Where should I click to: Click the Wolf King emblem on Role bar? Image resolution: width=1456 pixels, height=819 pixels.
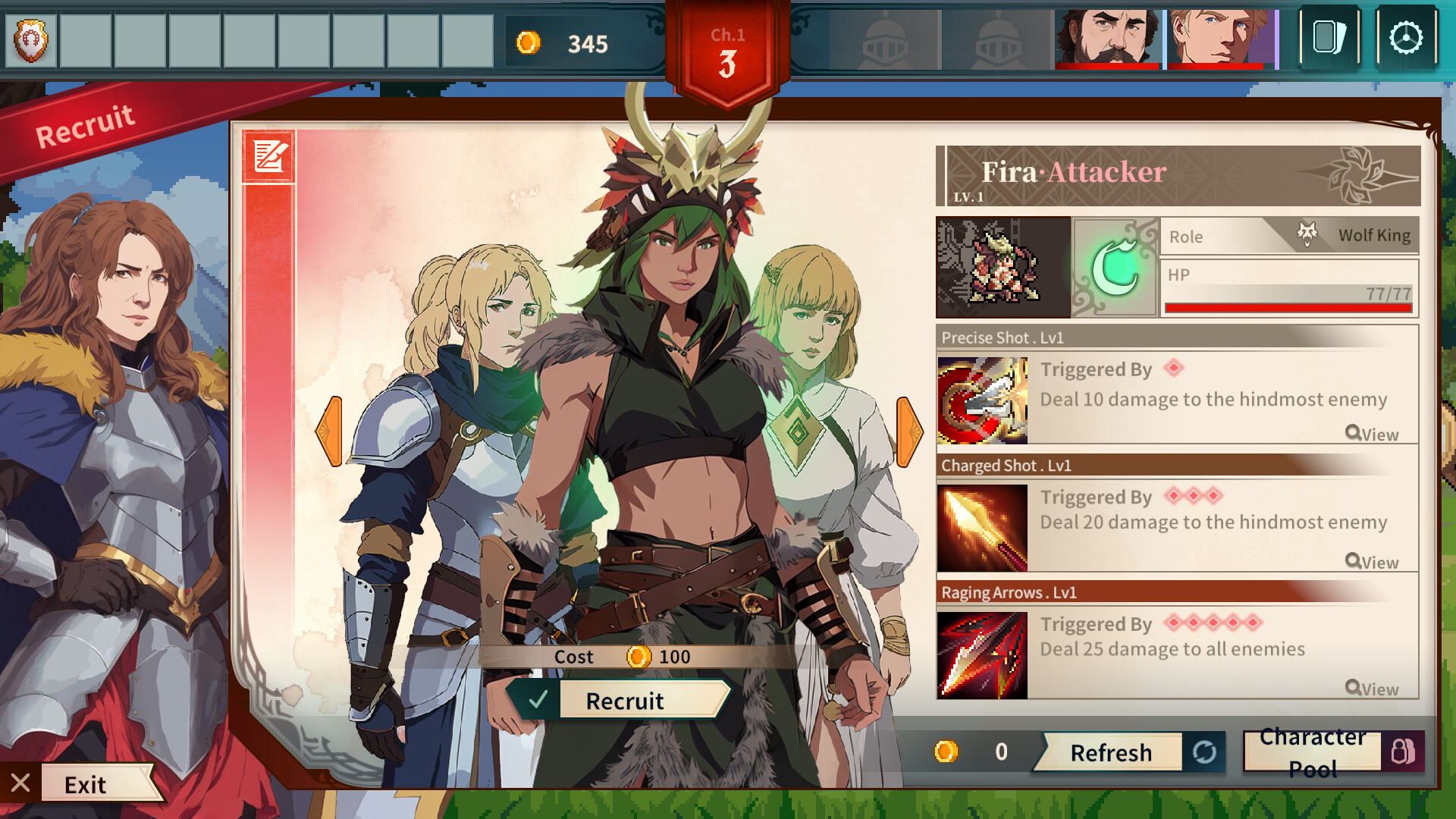click(x=1307, y=234)
